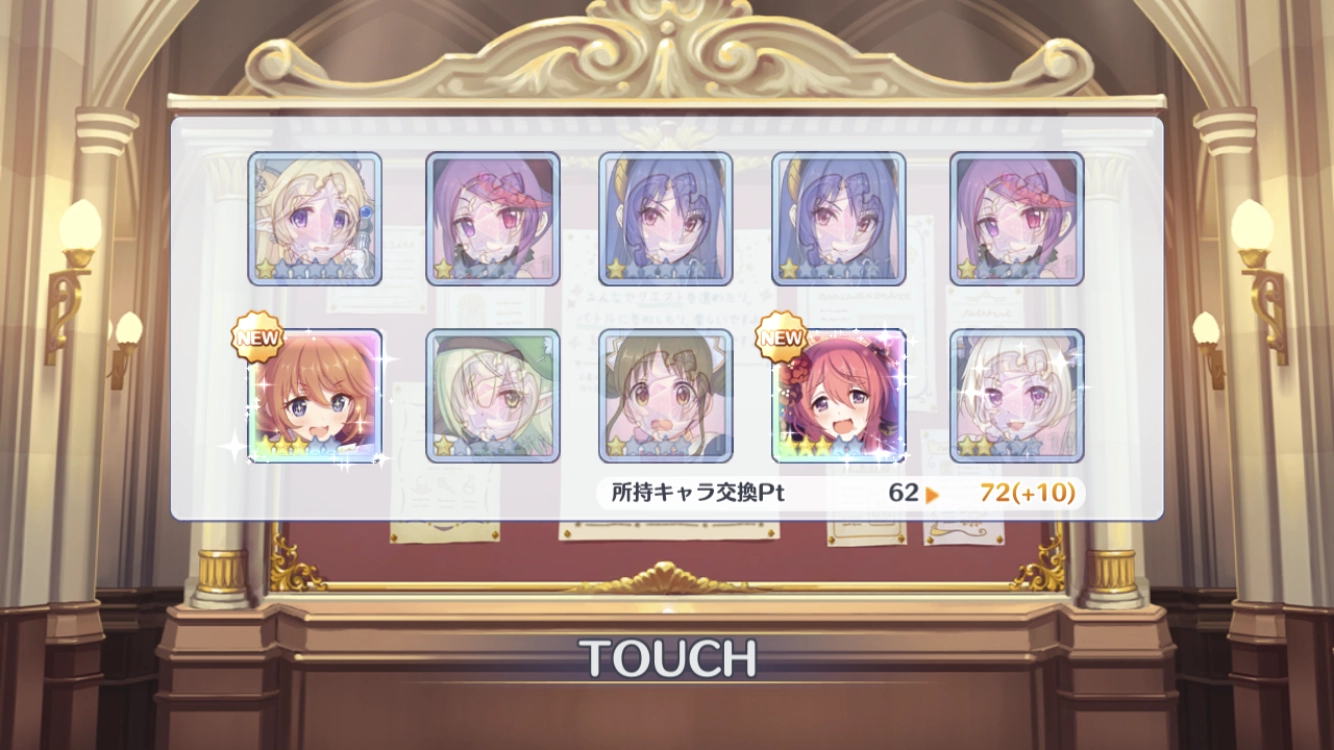Image resolution: width=1334 pixels, height=750 pixels.
Task: Select the brown-haired girl with hair buns
Action: click(666, 396)
